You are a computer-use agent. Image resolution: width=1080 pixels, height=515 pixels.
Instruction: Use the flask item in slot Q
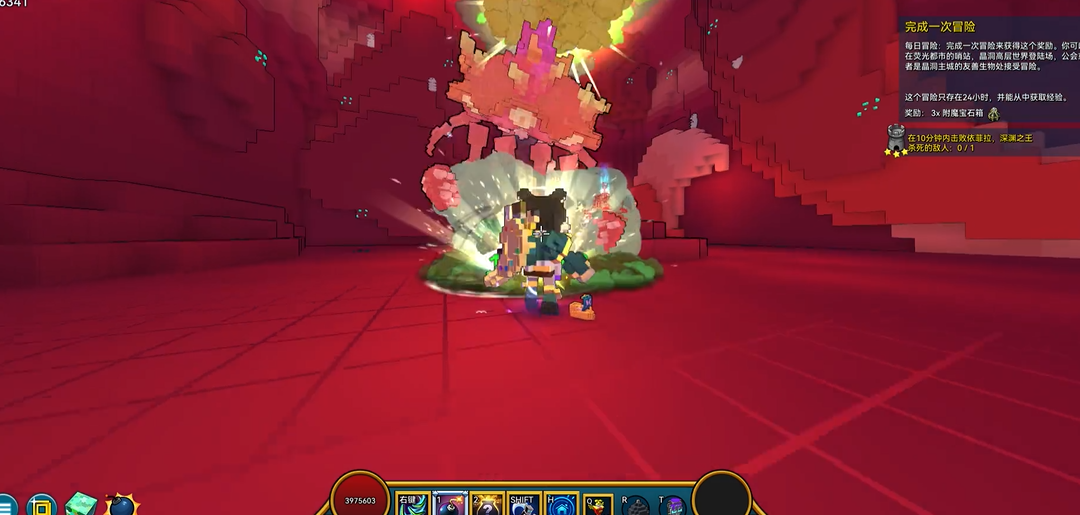coord(598,505)
